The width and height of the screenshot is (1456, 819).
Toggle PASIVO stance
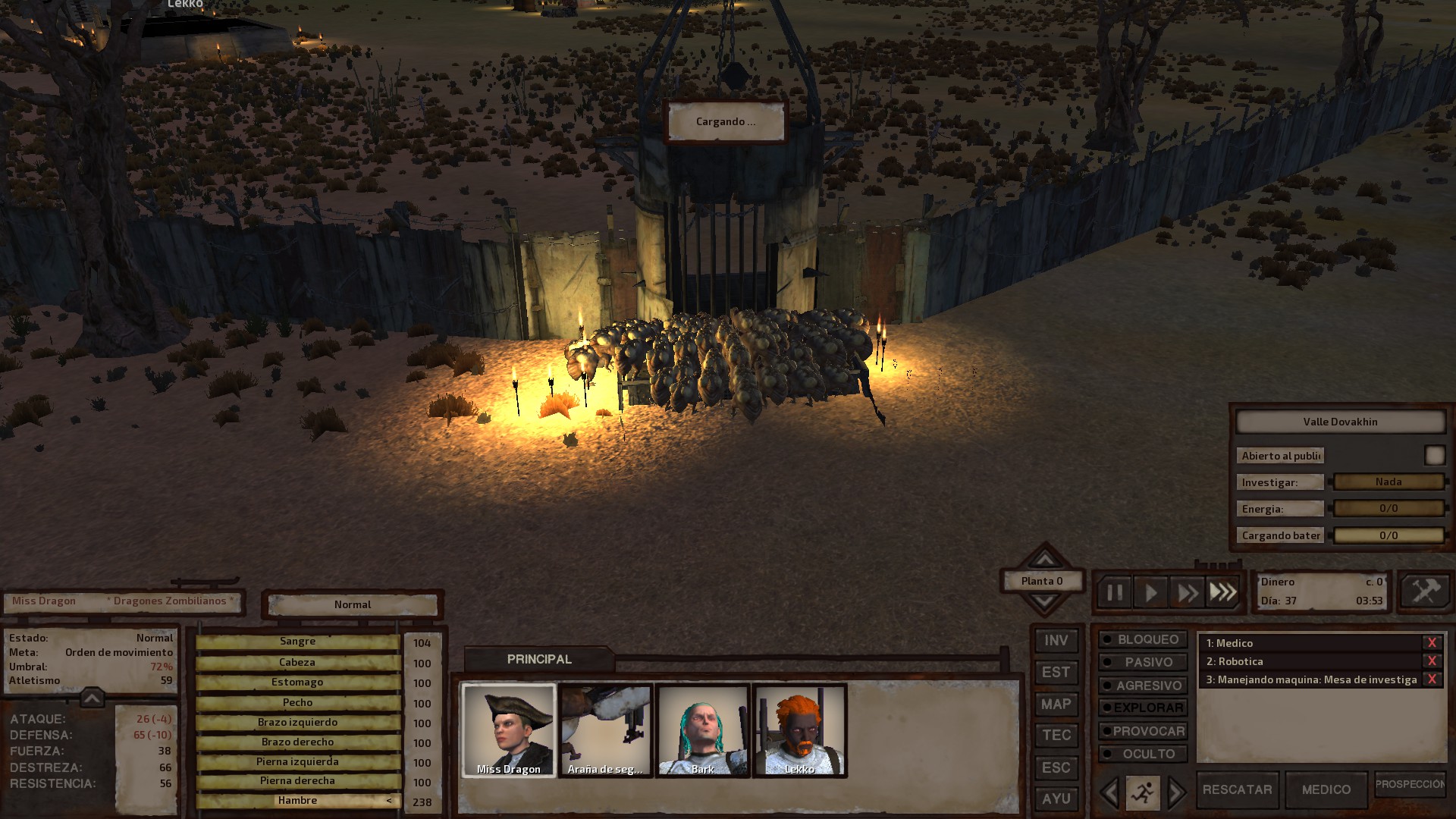point(1142,663)
